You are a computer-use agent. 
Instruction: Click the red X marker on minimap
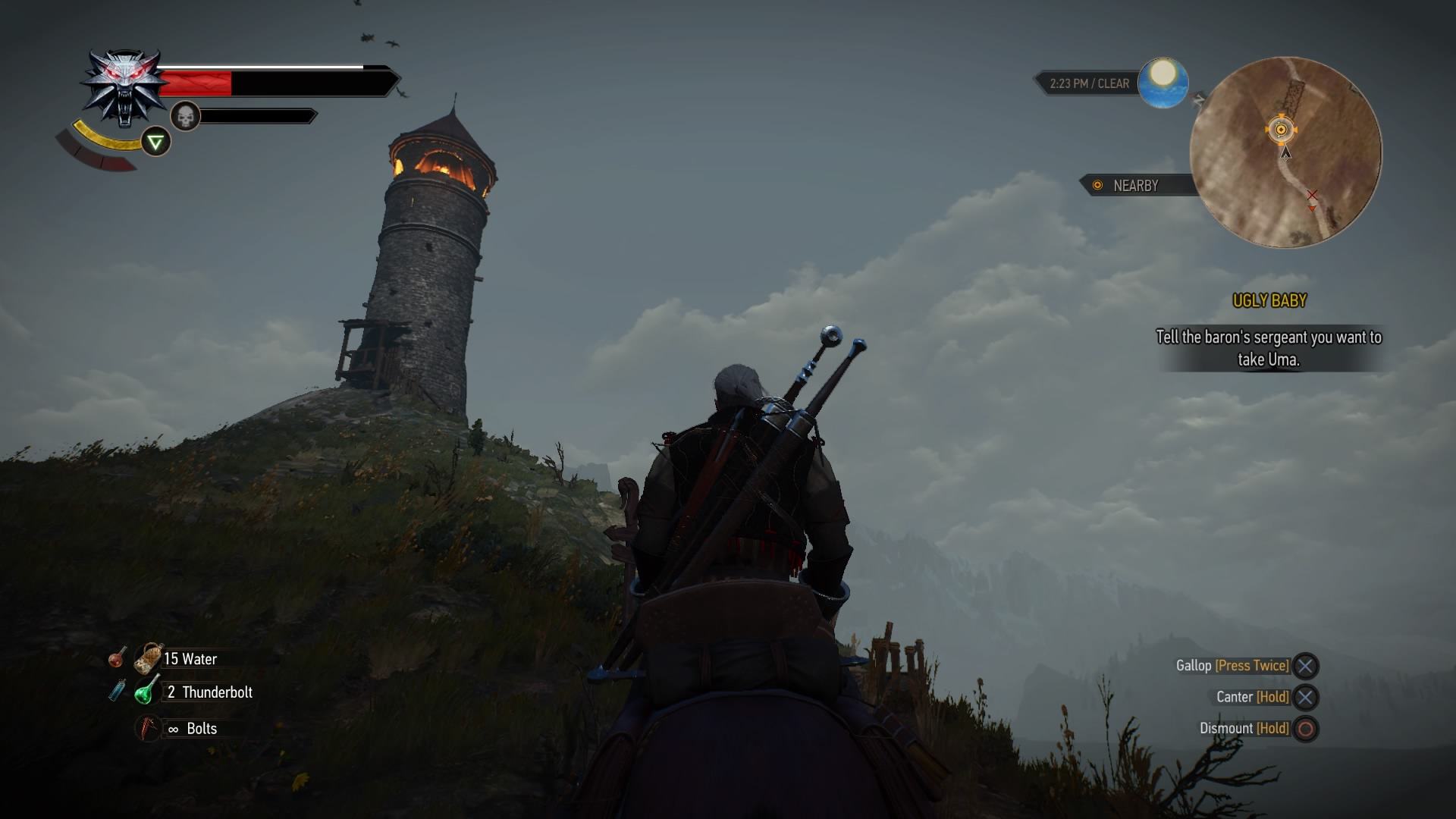coord(1312,196)
